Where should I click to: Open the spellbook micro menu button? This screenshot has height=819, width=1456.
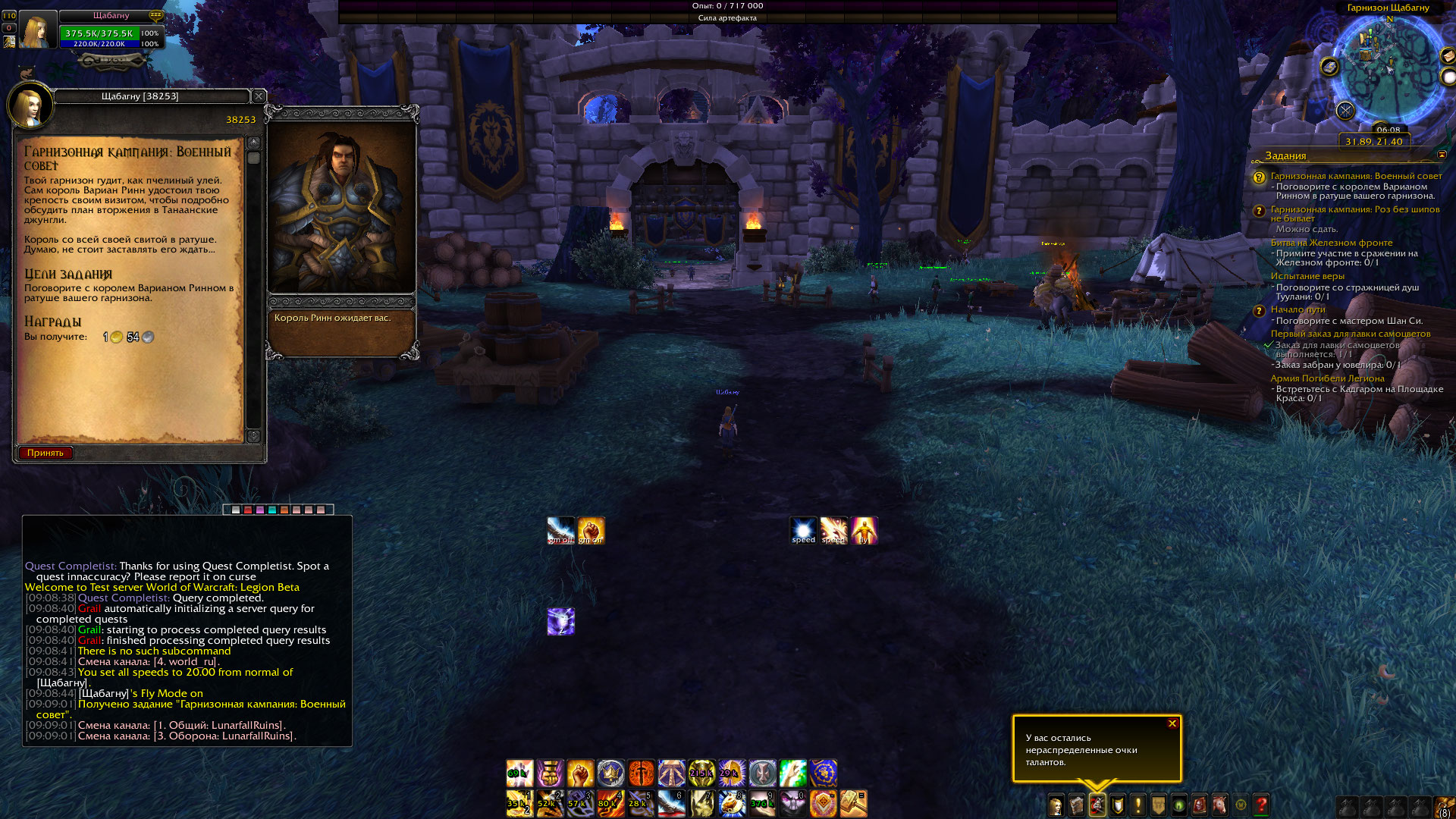[1077, 805]
